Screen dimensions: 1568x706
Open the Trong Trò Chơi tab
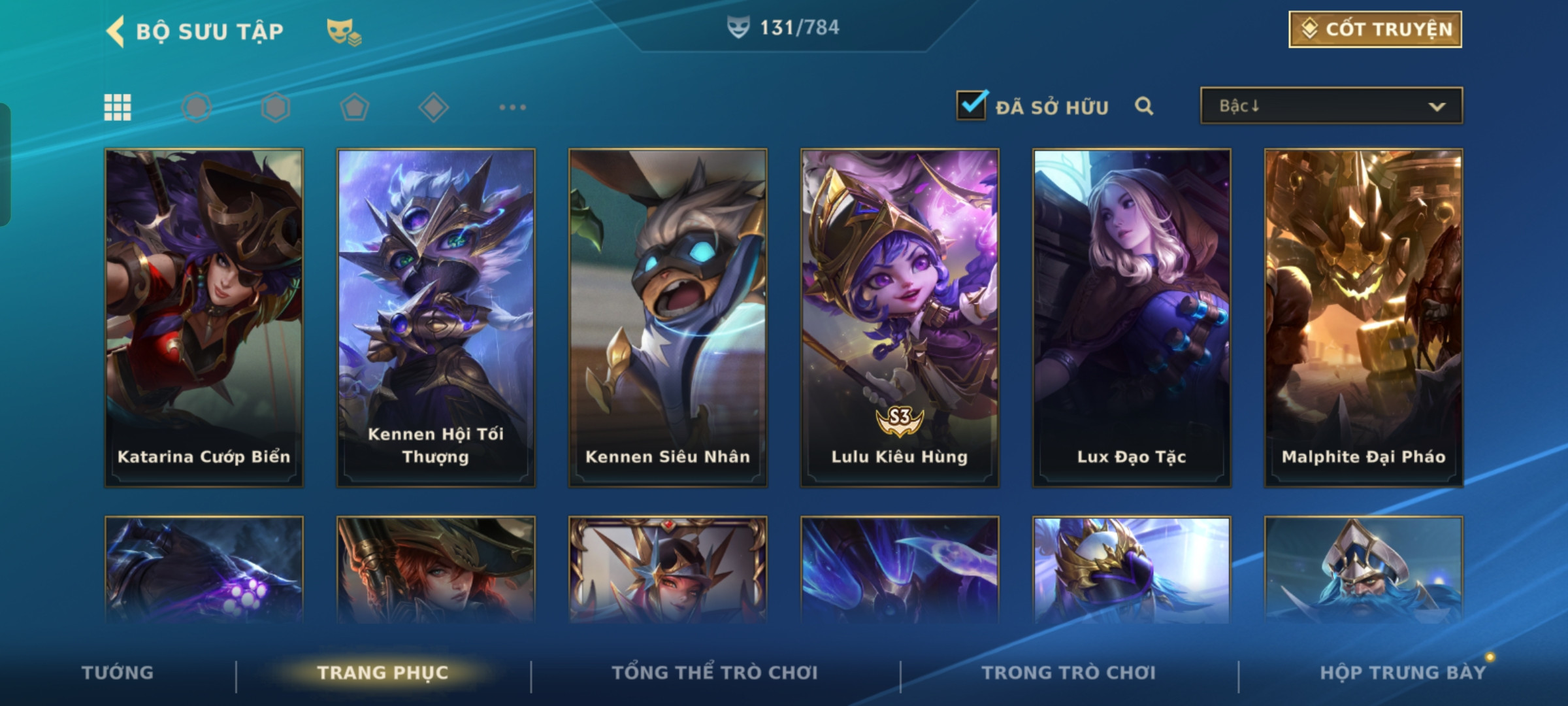point(1069,673)
